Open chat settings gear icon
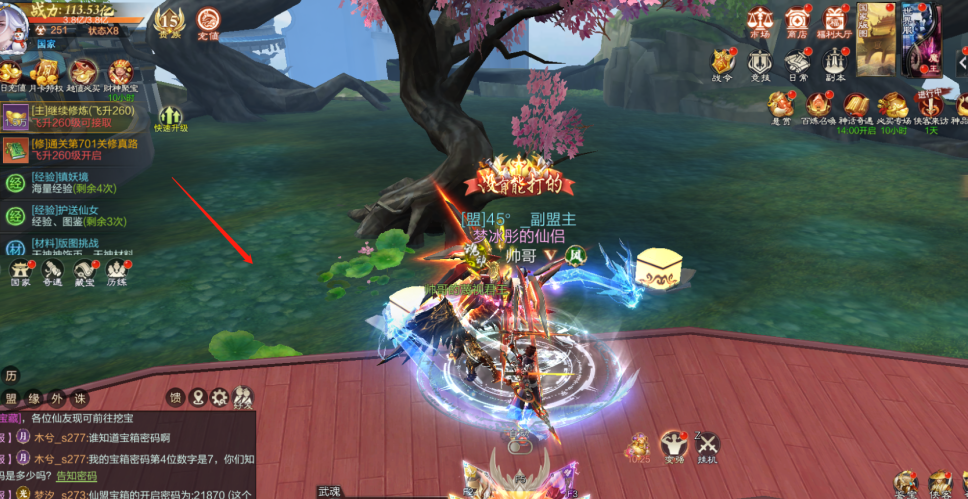The image size is (968, 499). coord(220,398)
